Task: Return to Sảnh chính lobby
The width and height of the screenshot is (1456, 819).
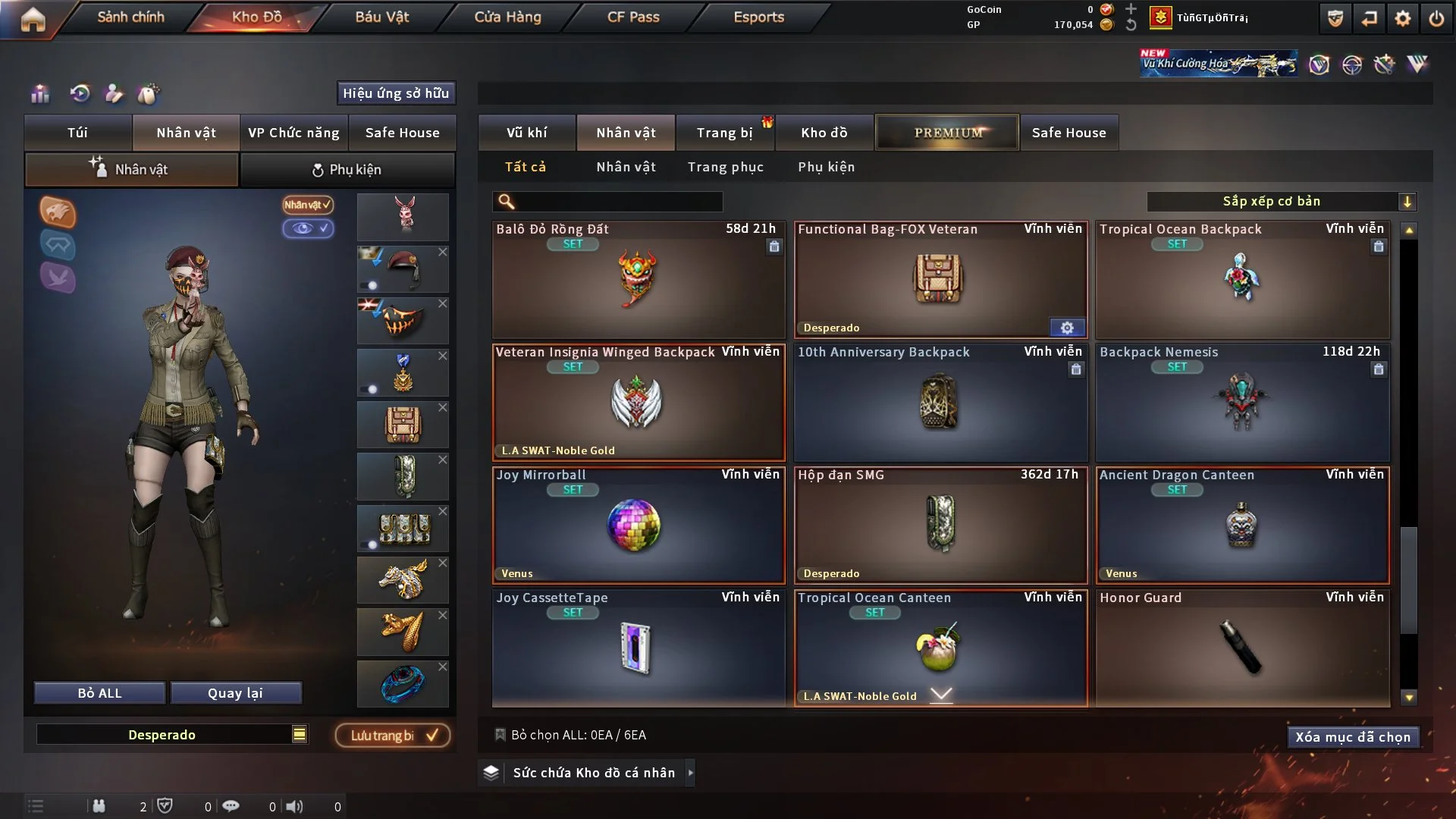Action: tap(130, 17)
